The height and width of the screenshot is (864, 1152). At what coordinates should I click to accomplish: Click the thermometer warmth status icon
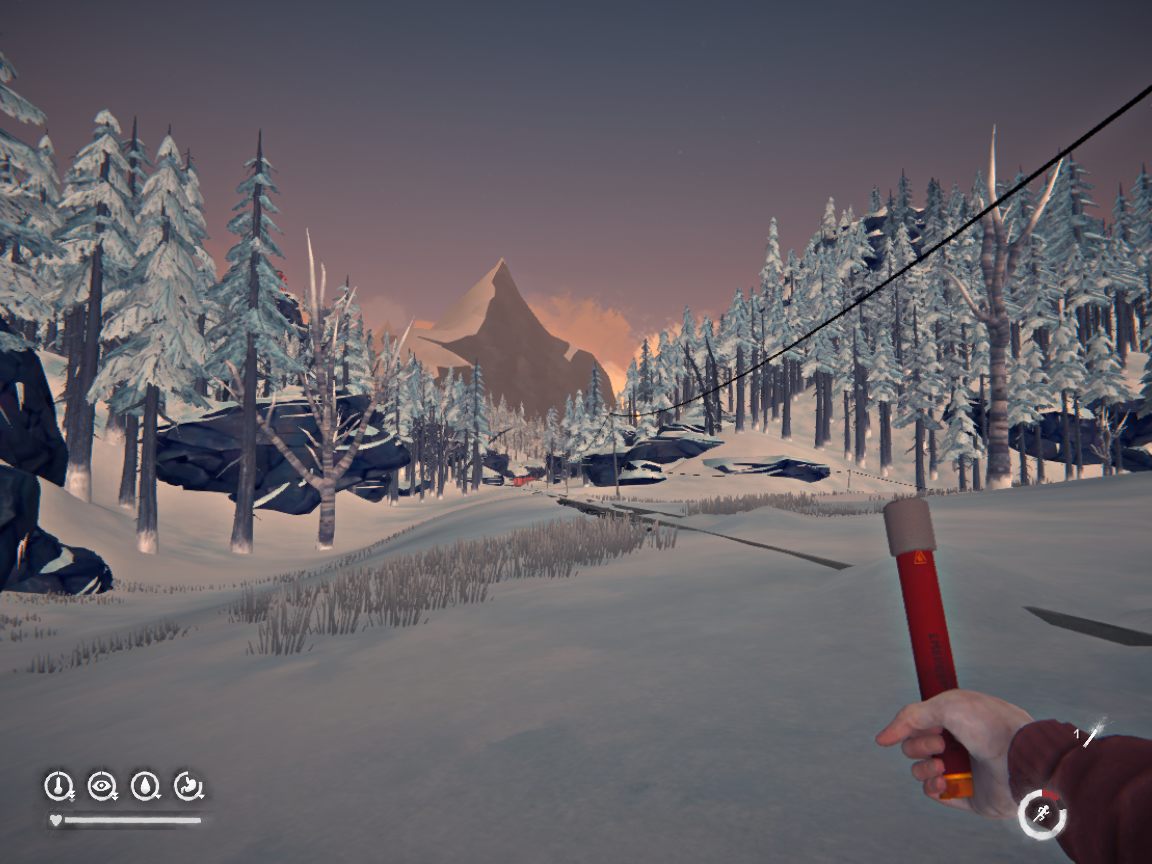click(58, 786)
